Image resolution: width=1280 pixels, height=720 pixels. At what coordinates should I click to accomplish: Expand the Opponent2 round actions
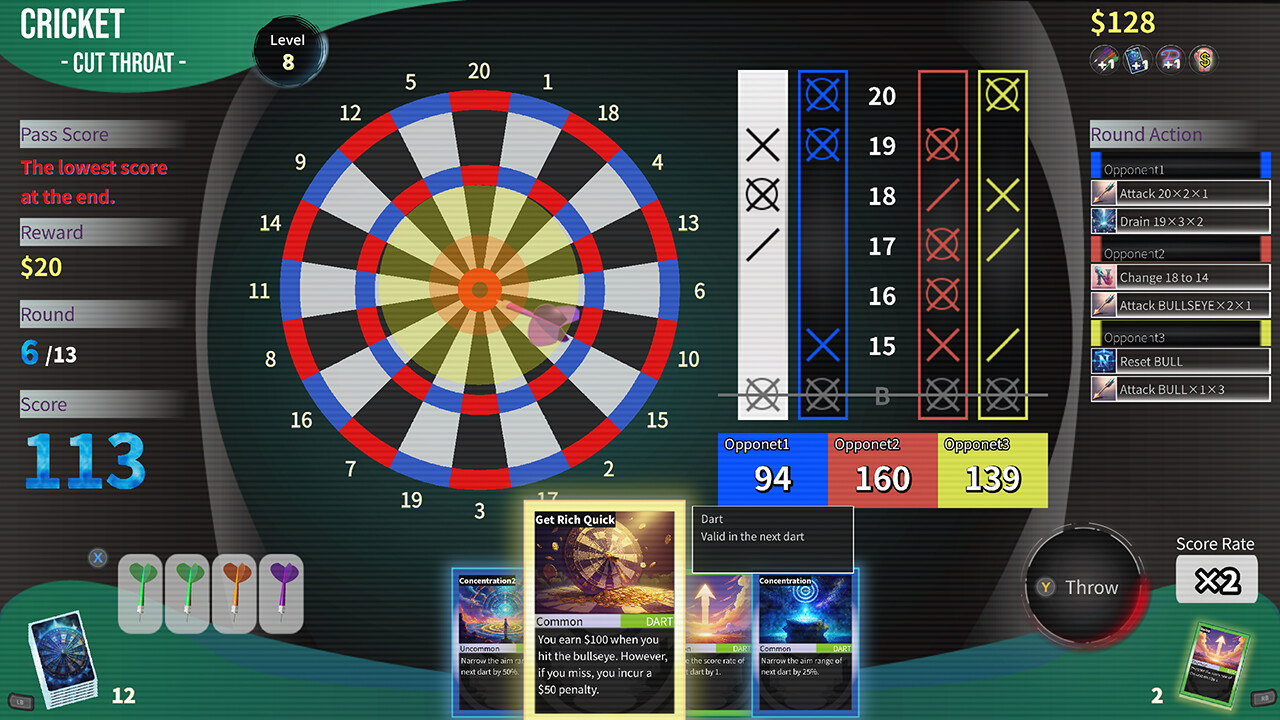1180,253
